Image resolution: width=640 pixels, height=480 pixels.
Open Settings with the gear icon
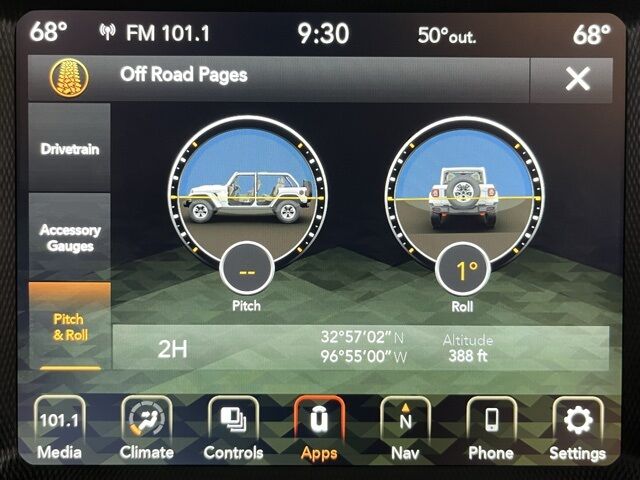click(x=577, y=428)
